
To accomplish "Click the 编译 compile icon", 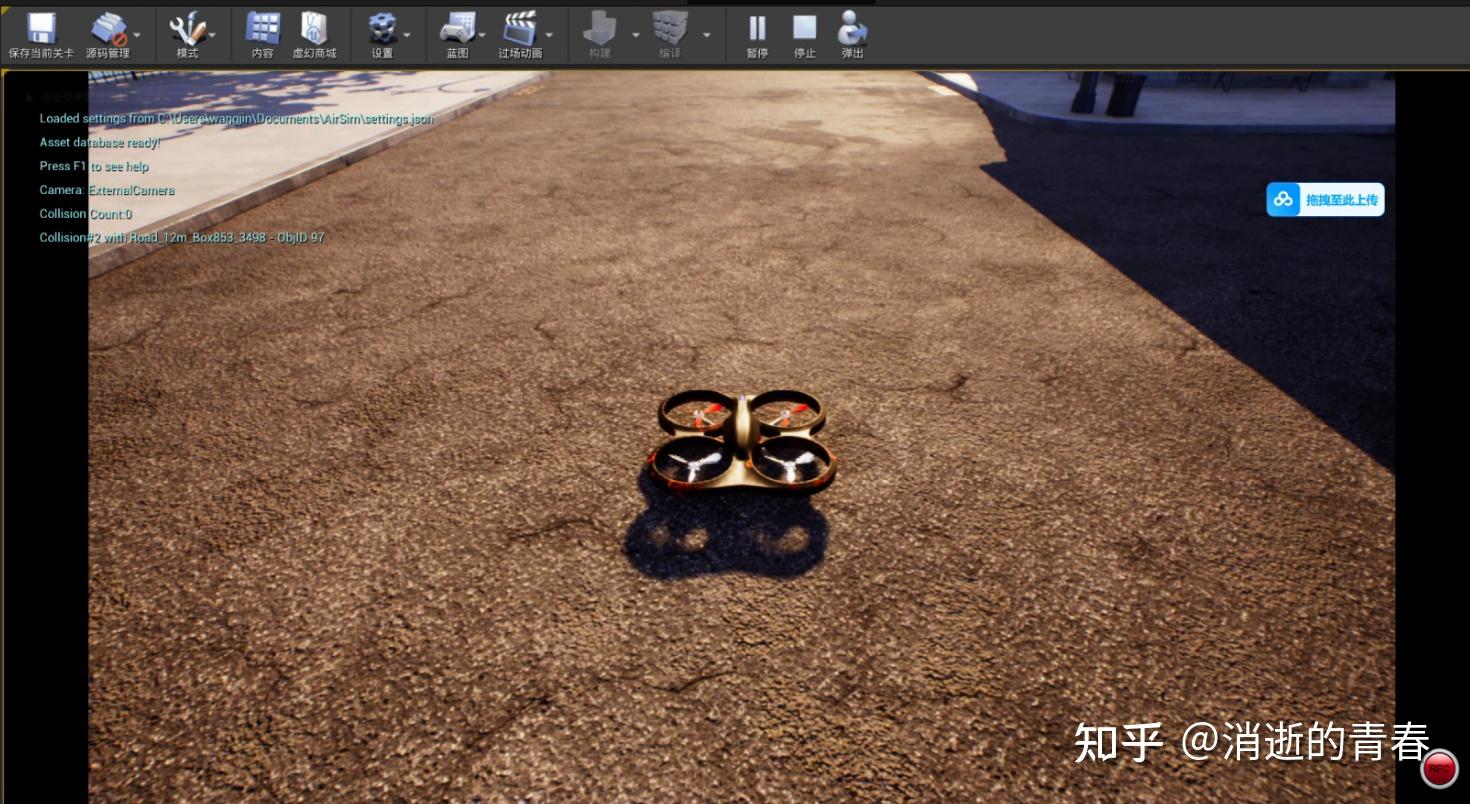I will click(x=671, y=27).
